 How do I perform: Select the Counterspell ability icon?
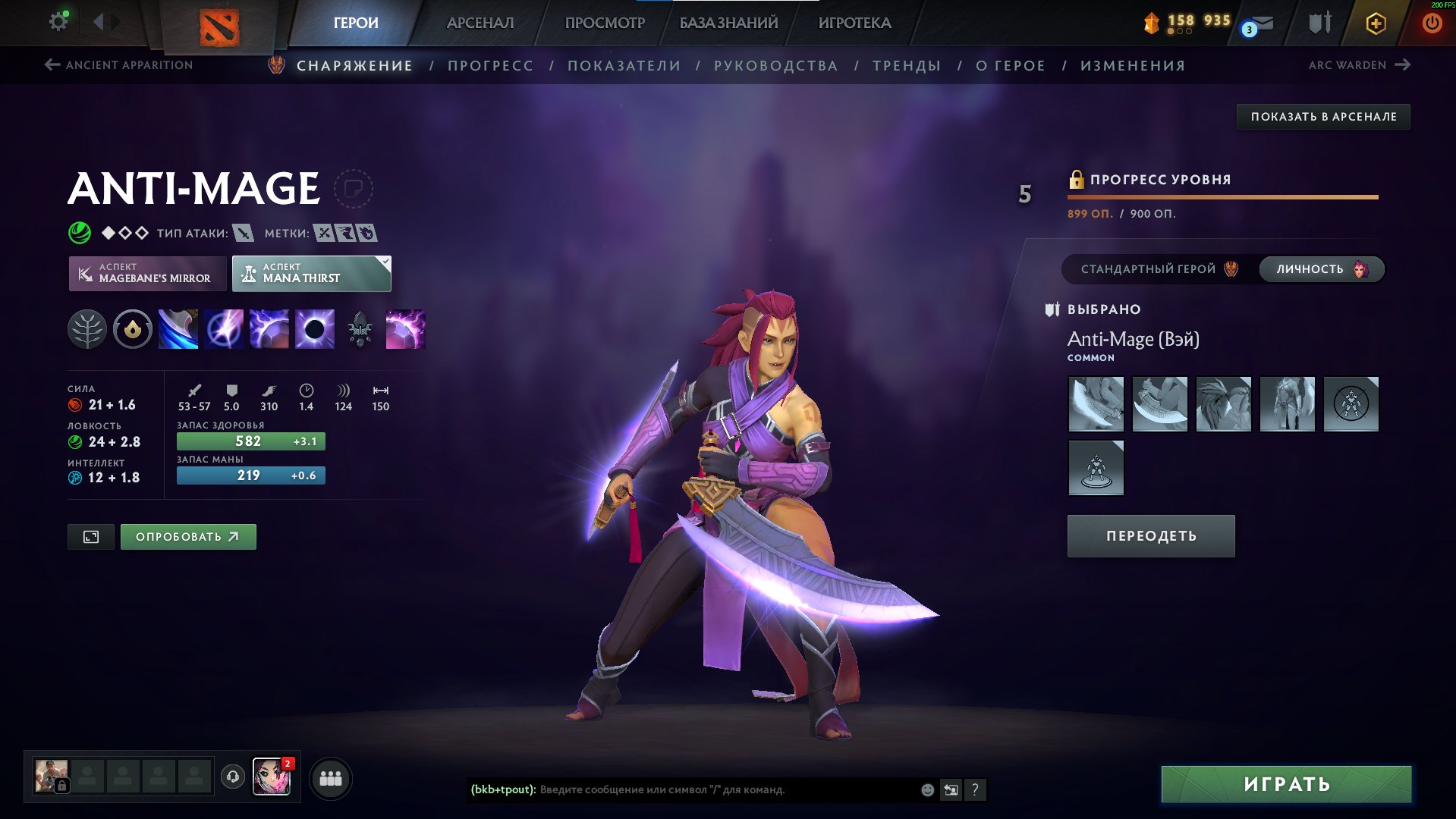coord(269,328)
